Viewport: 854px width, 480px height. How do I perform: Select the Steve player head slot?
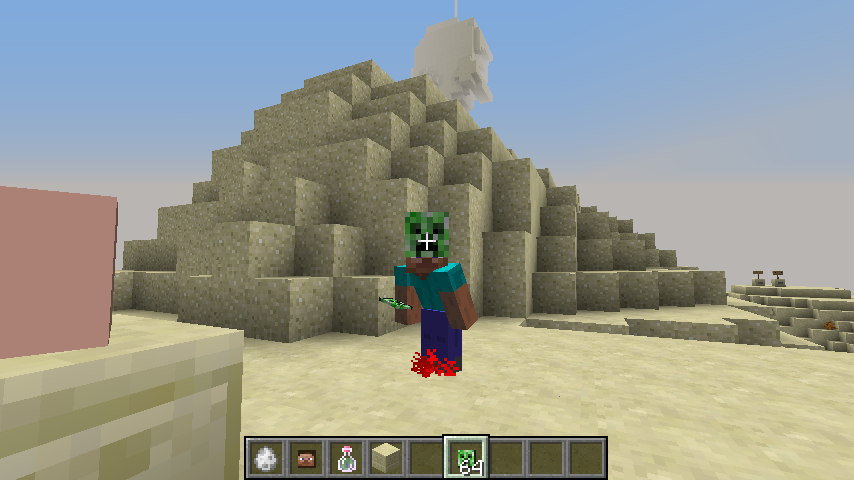(306, 458)
